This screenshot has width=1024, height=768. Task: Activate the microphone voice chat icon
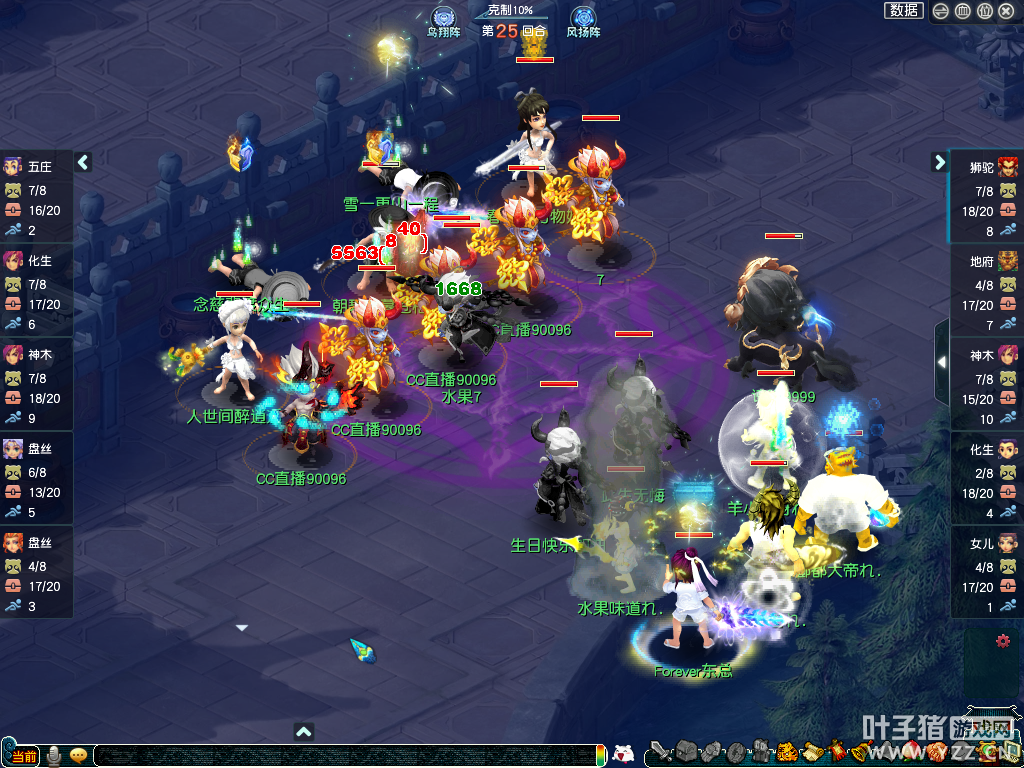pos(54,755)
